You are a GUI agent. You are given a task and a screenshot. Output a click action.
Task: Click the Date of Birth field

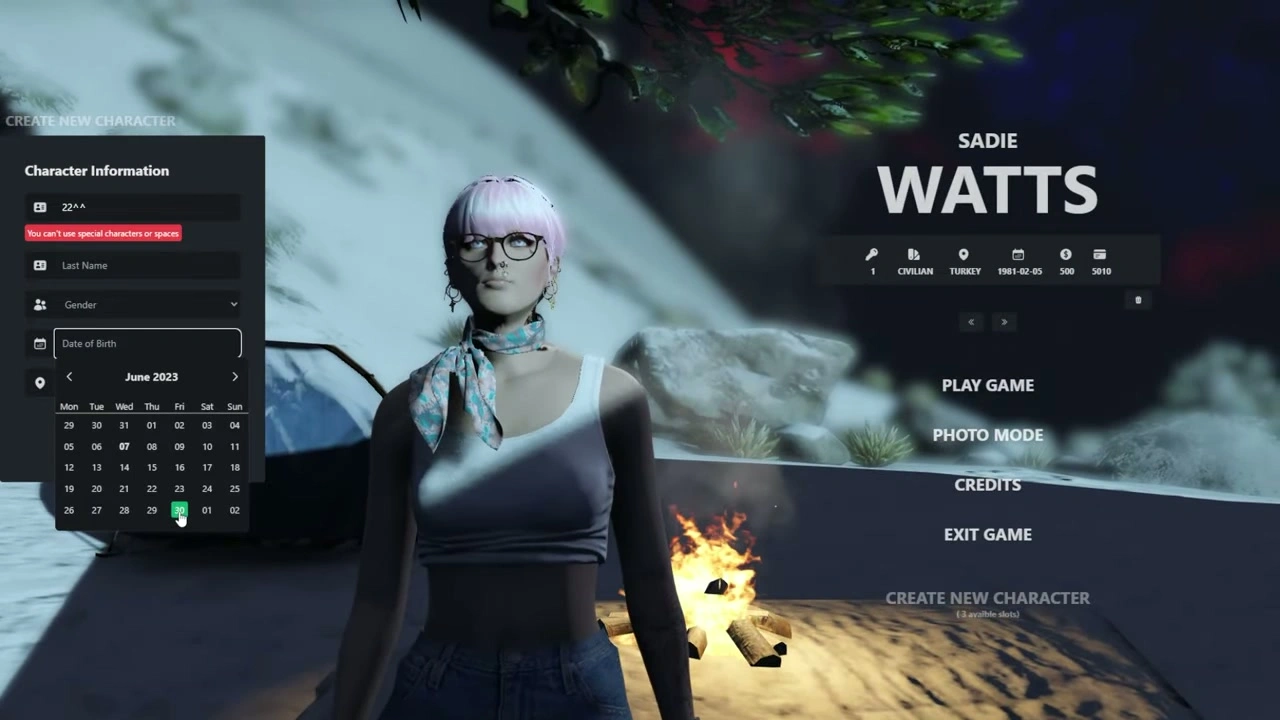[147, 343]
